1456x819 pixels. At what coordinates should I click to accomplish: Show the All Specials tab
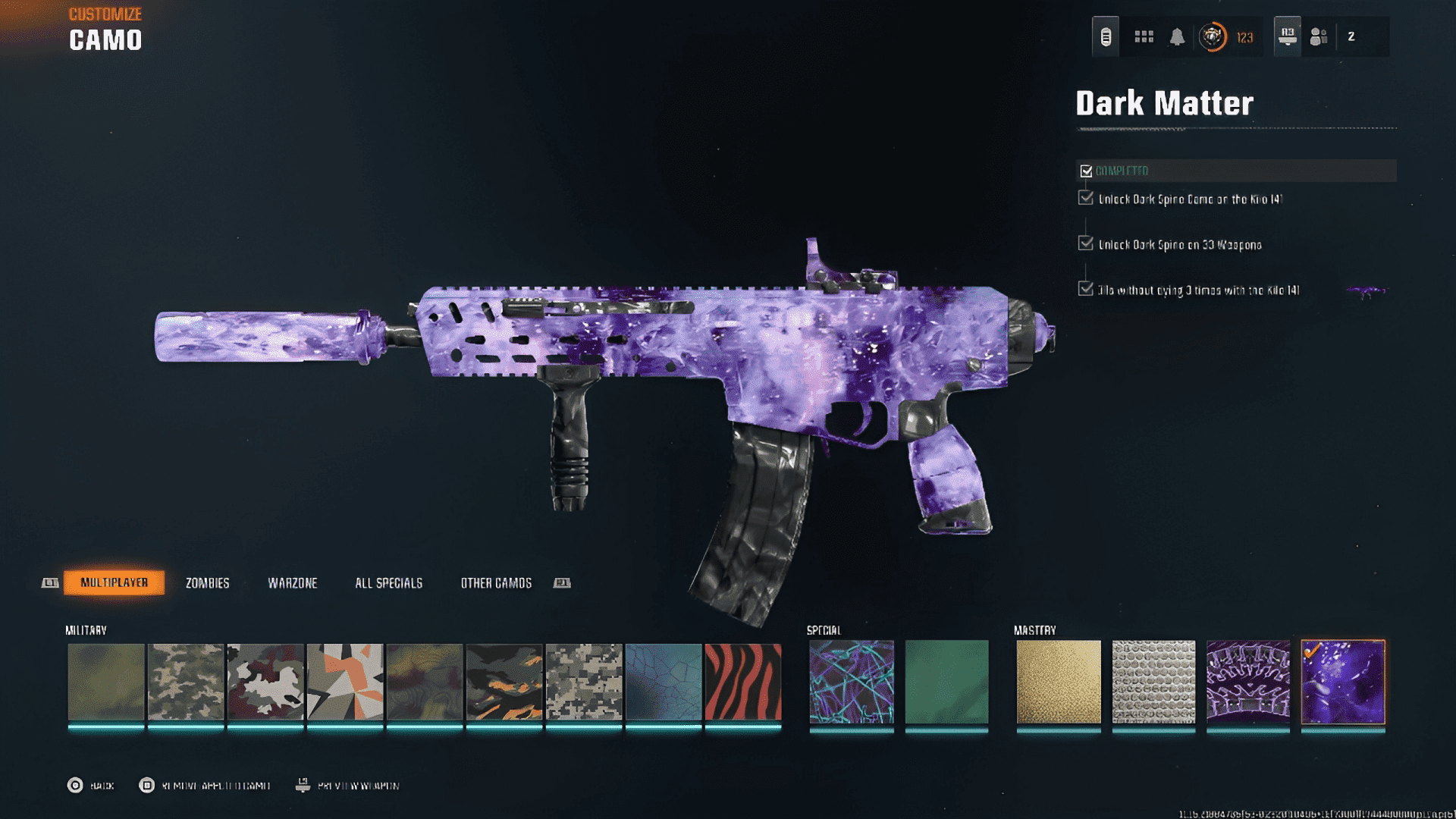click(388, 582)
